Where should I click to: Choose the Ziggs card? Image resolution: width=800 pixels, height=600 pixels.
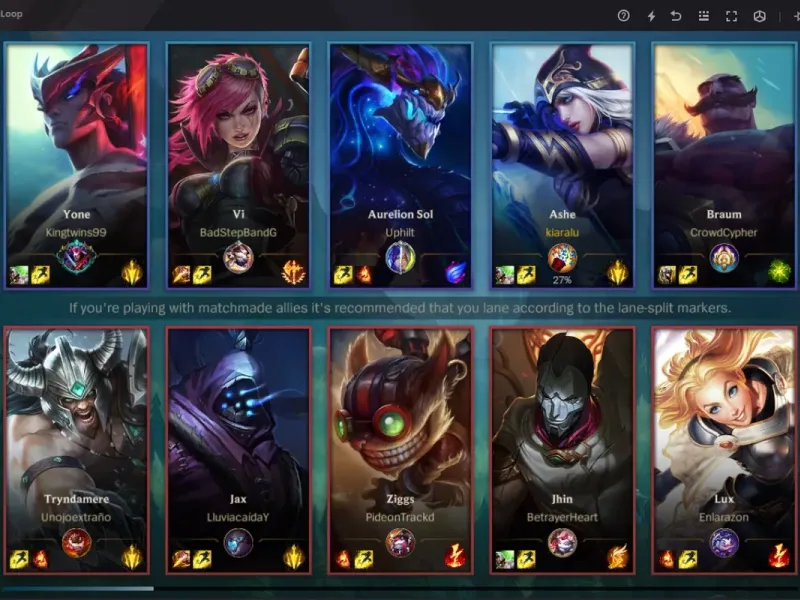click(x=400, y=440)
